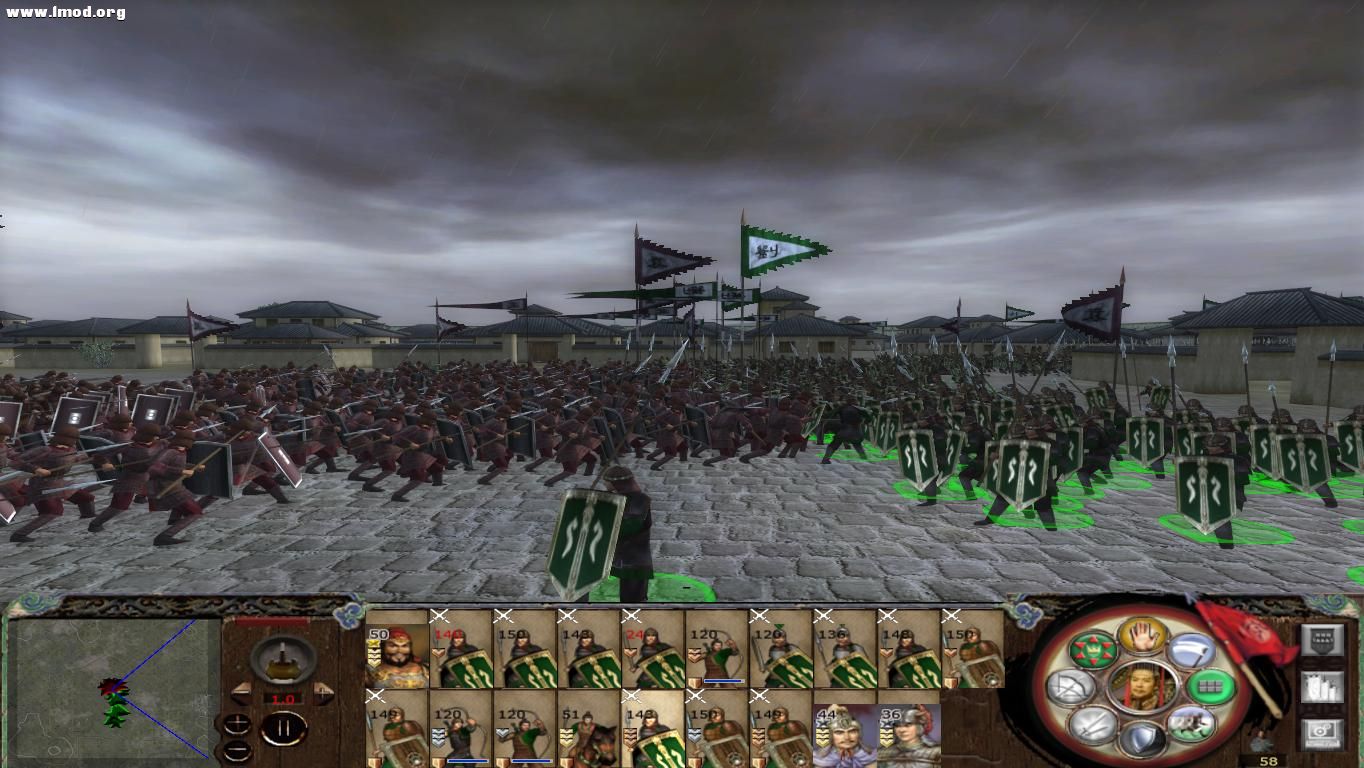Toggle Fire at Will with the bow icon
The image size is (1364, 768).
[1073, 686]
